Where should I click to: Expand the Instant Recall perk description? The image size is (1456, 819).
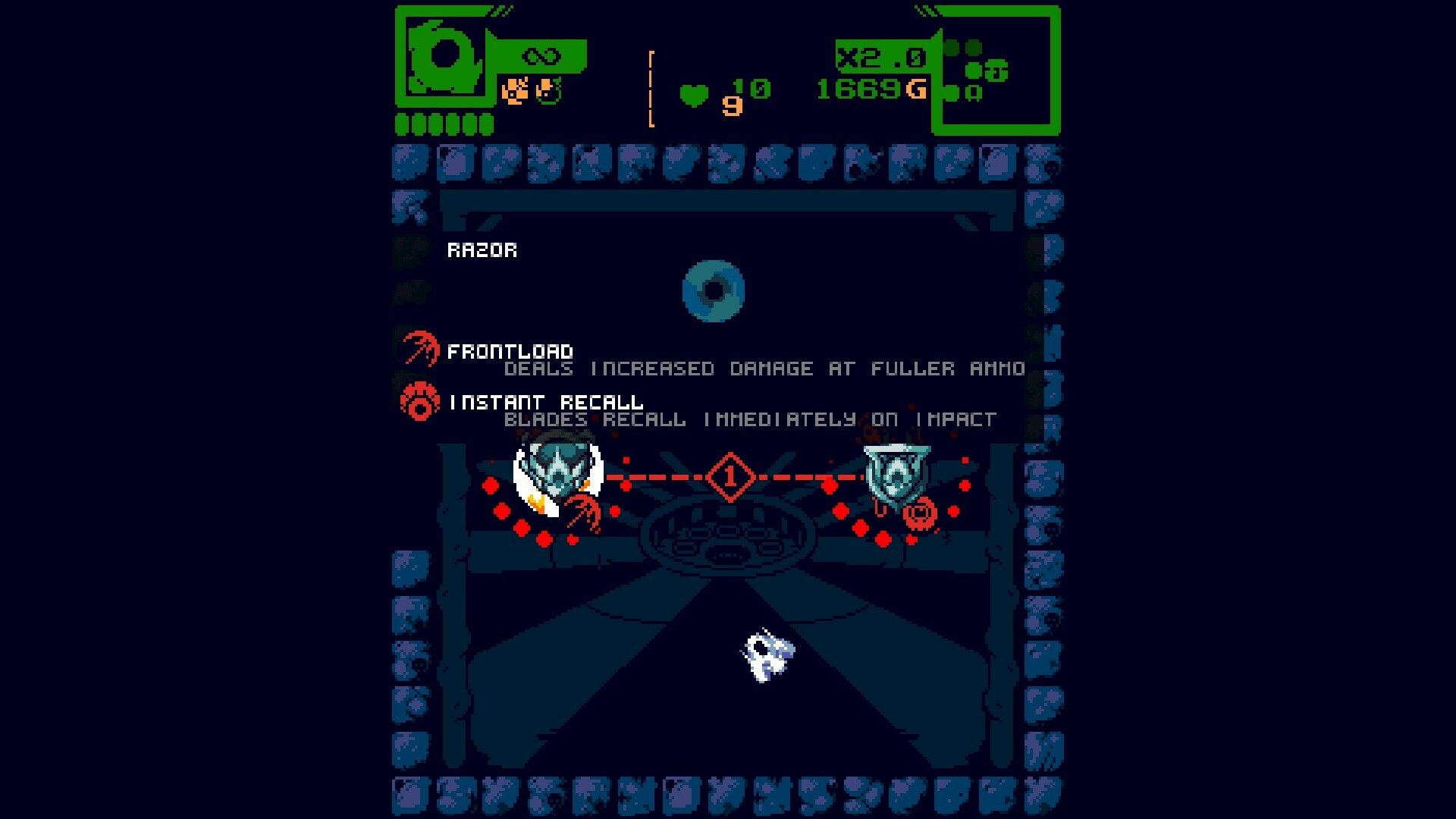pyautogui.click(x=749, y=419)
